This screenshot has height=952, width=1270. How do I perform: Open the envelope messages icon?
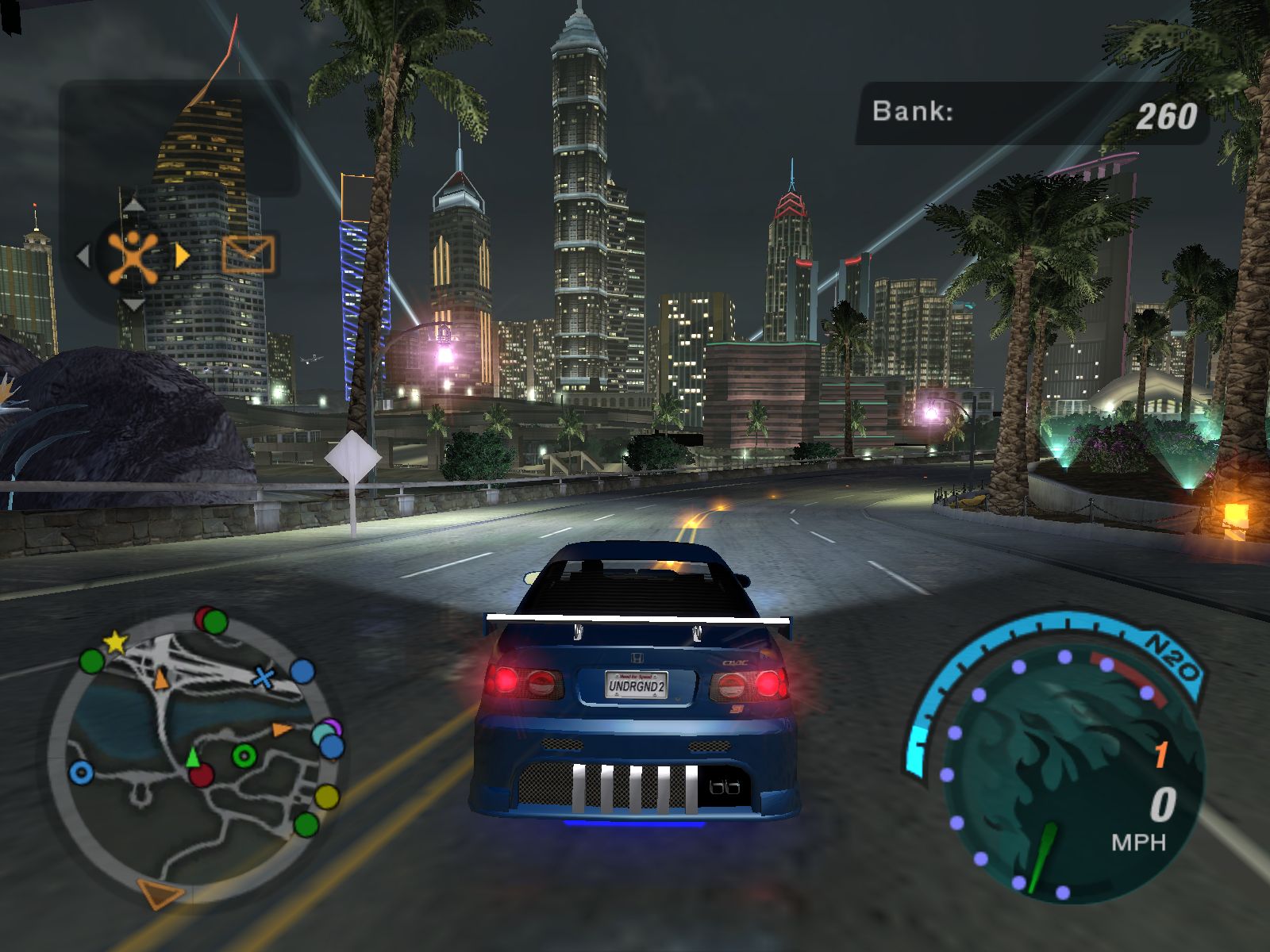click(248, 255)
